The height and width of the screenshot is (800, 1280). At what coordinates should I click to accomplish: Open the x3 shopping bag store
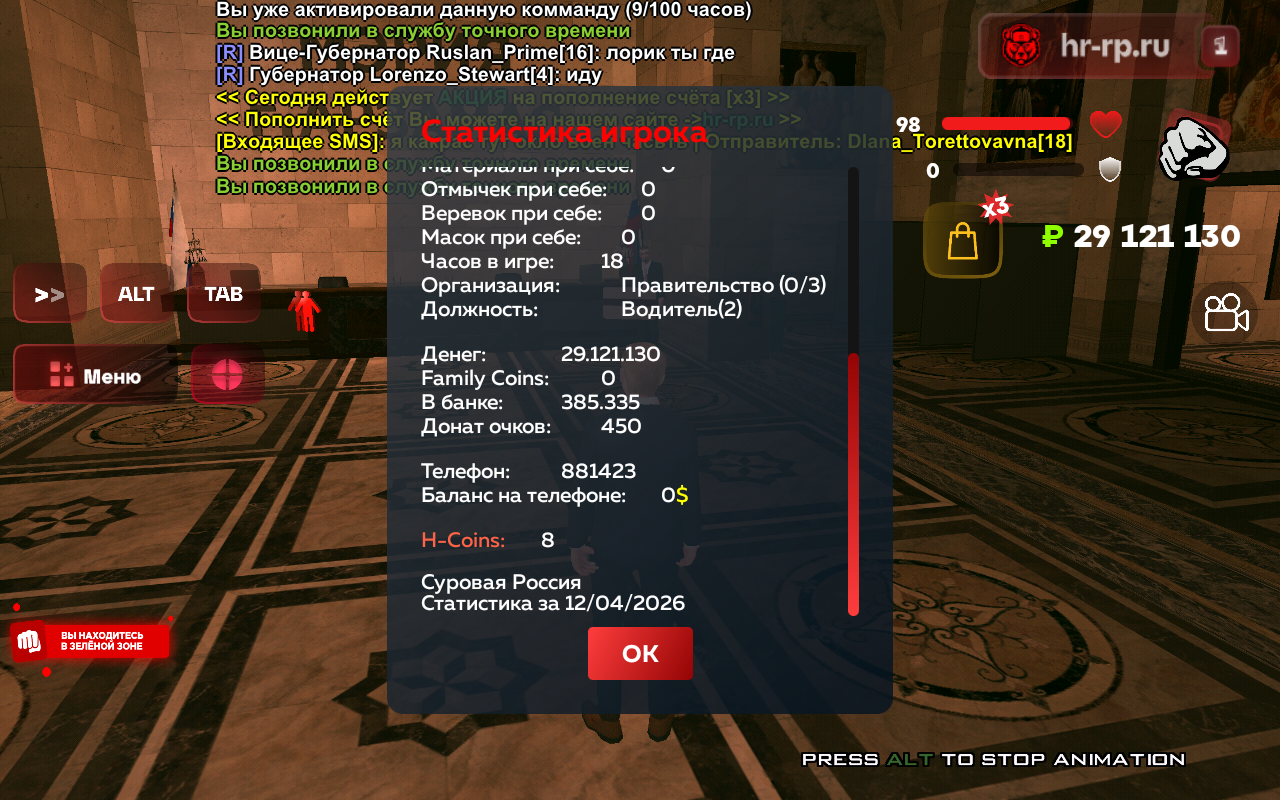coord(962,240)
